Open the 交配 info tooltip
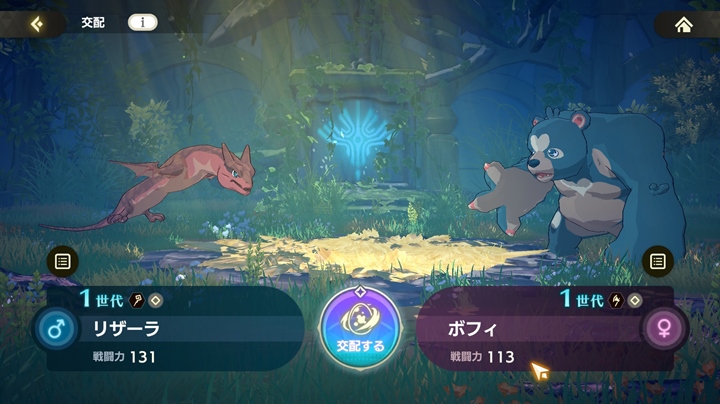Viewport: 720px width, 404px height. (x=142, y=23)
